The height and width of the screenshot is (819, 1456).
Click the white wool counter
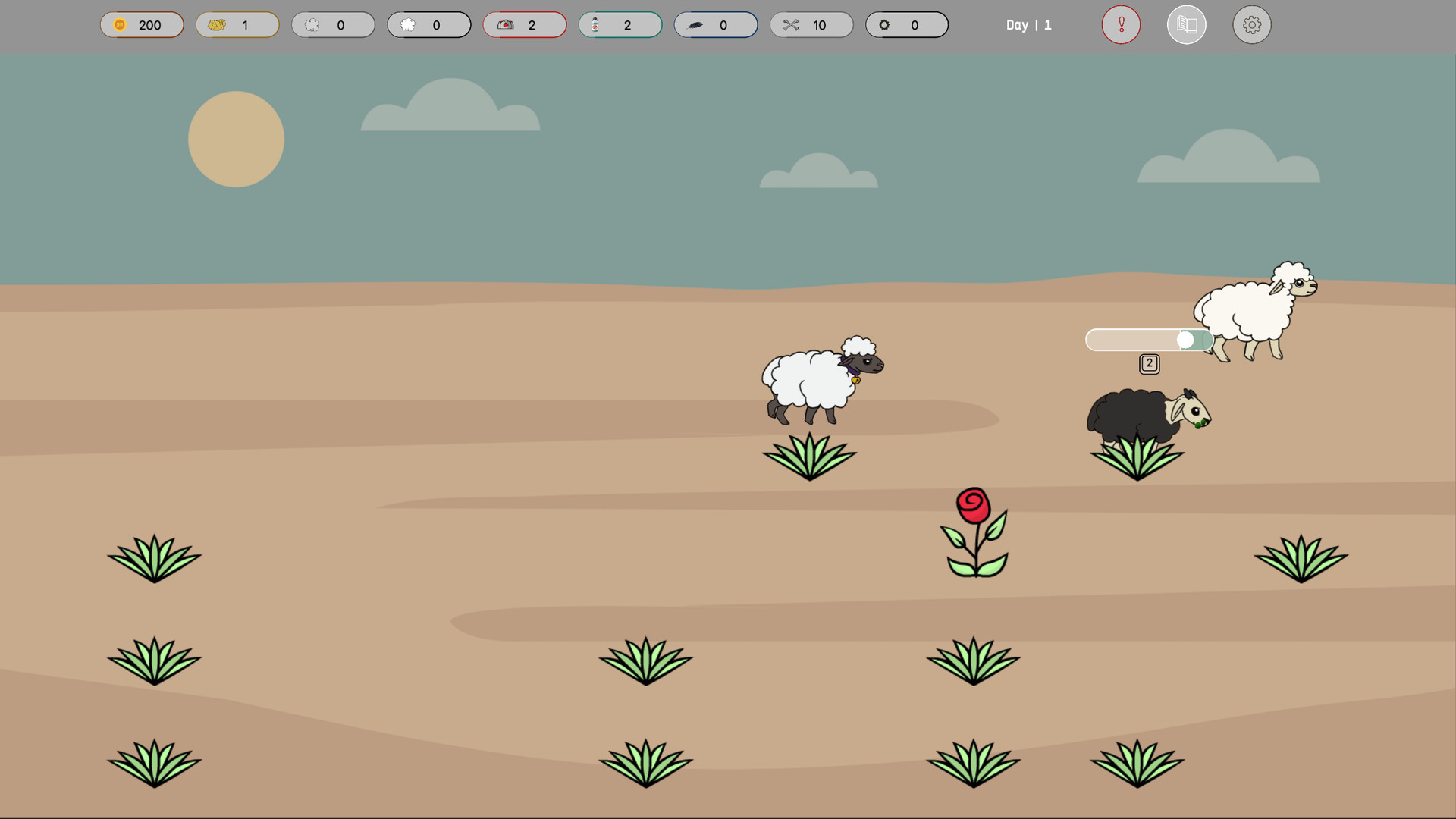click(x=429, y=24)
